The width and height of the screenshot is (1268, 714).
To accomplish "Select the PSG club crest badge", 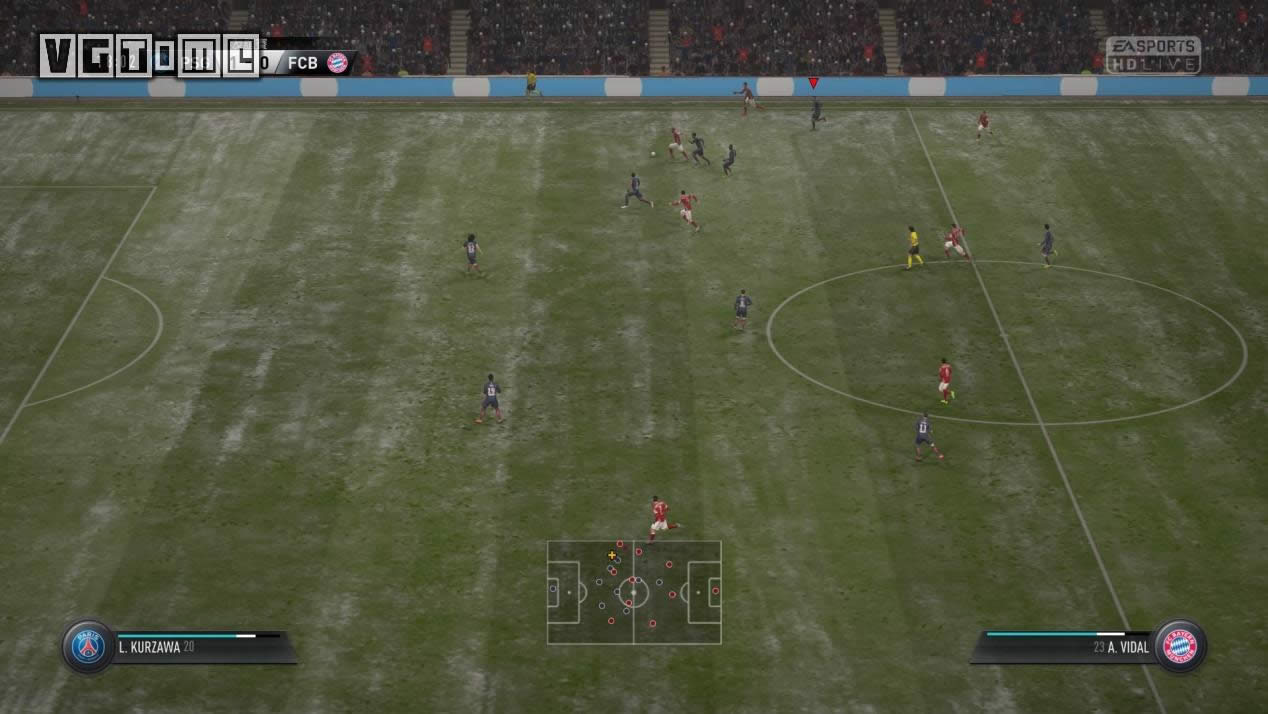I will tap(88, 647).
